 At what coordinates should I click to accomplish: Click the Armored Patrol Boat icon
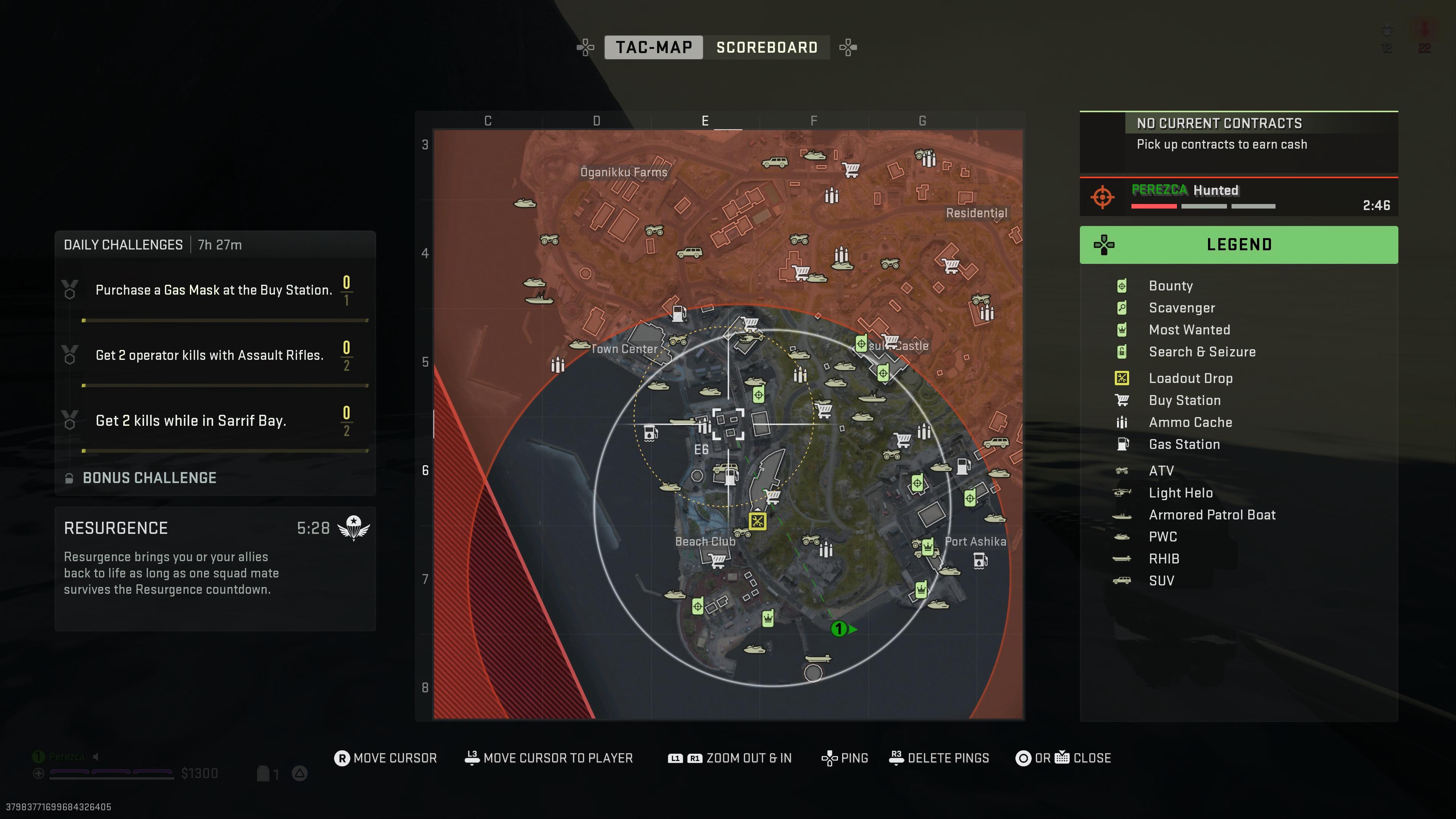pyautogui.click(x=1122, y=515)
